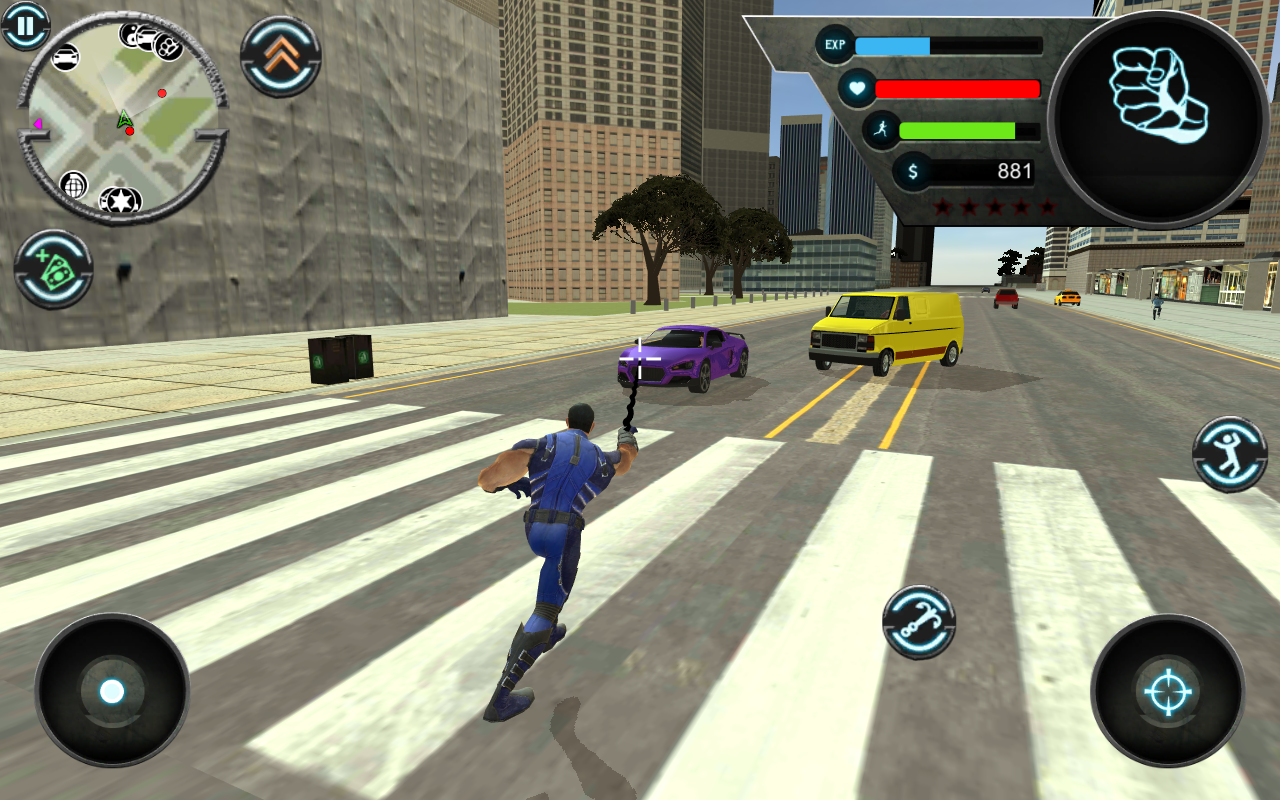Click the red health bar
1280x800 pixels.
955,88
